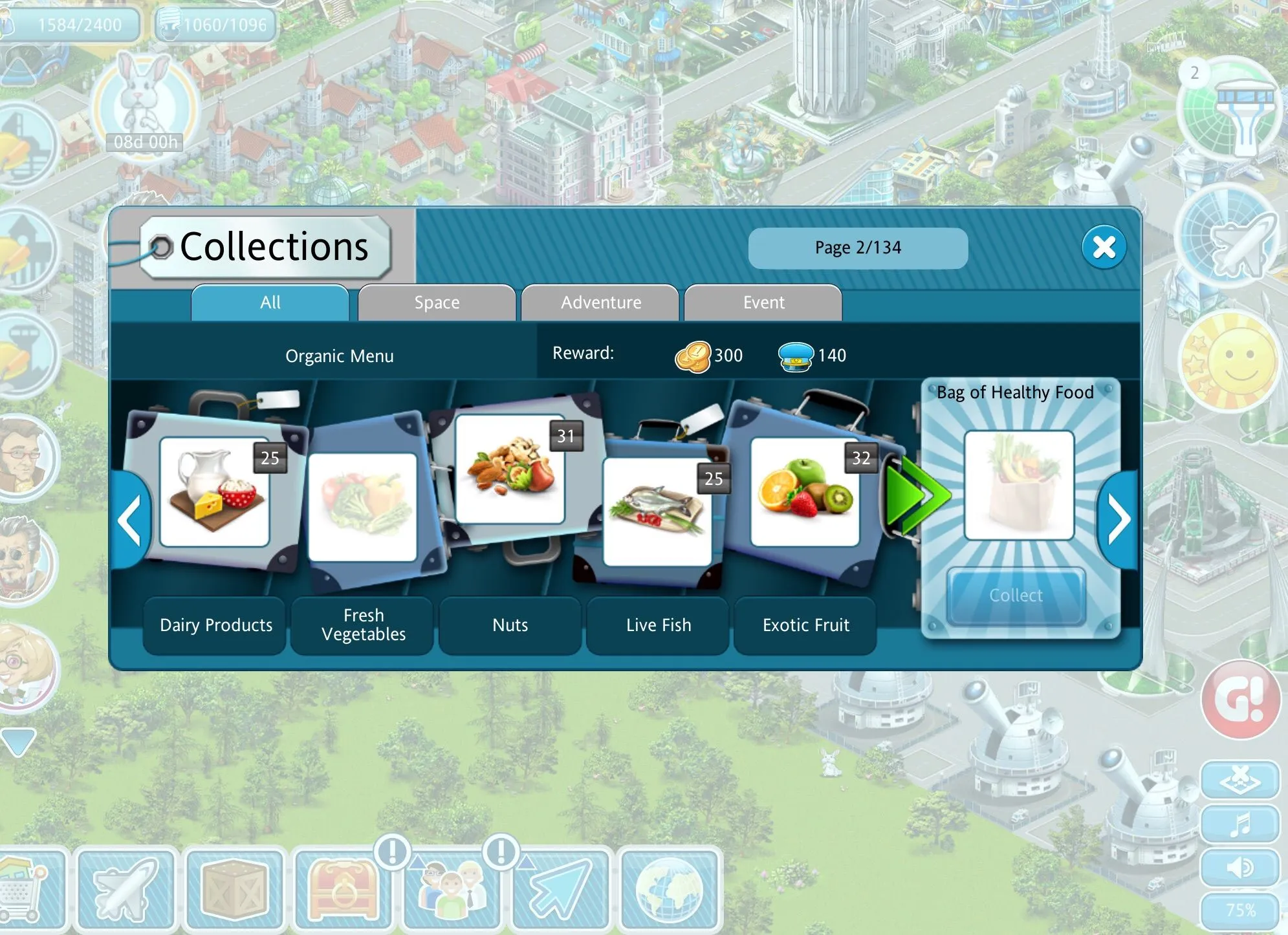The height and width of the screenshot is (935, 1288).
Task: Go back to the previous collections page
Action: pos(131,519)
